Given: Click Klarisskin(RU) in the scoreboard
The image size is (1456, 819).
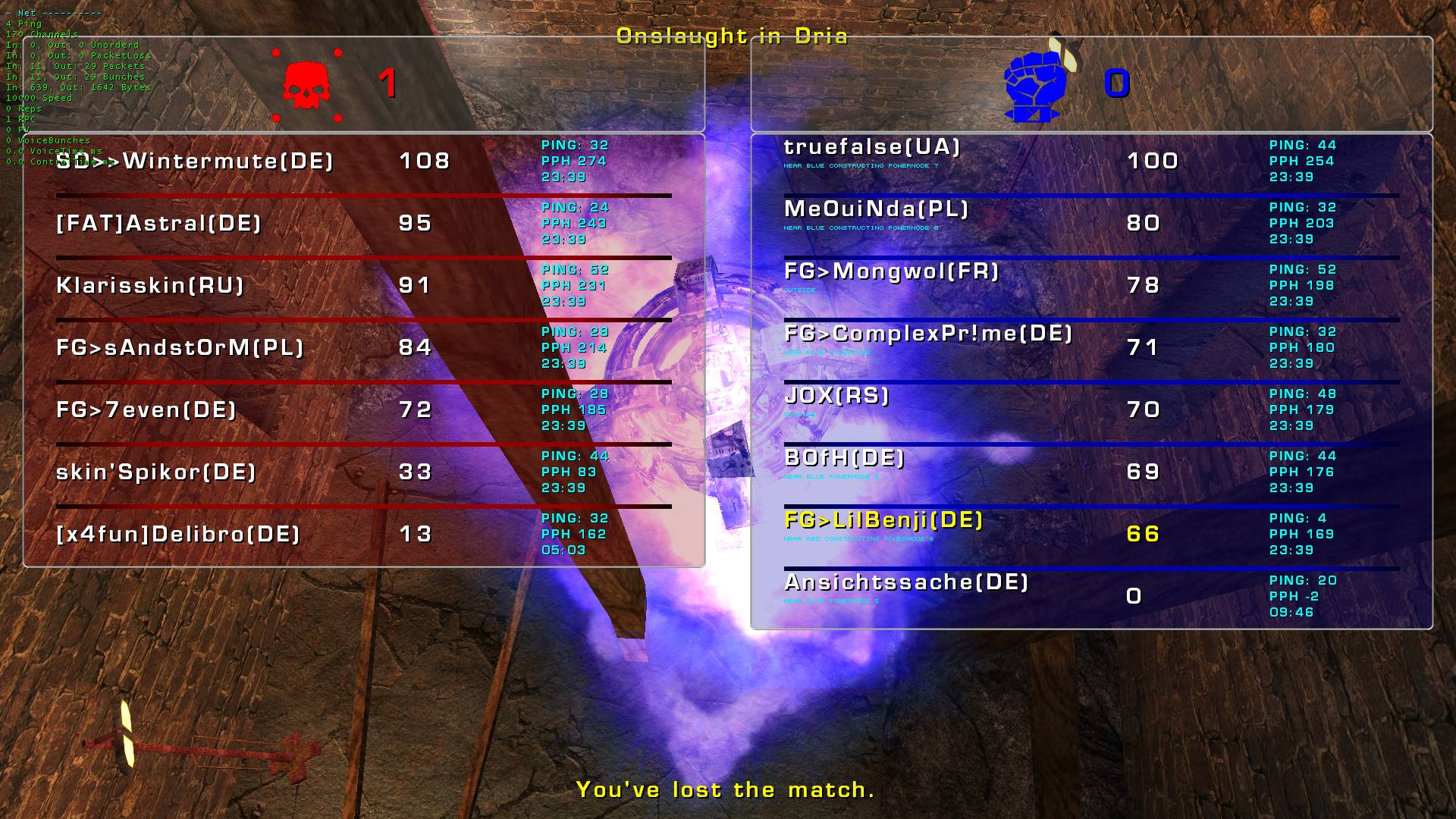Looking at the screenshot, I should [150, 286].
